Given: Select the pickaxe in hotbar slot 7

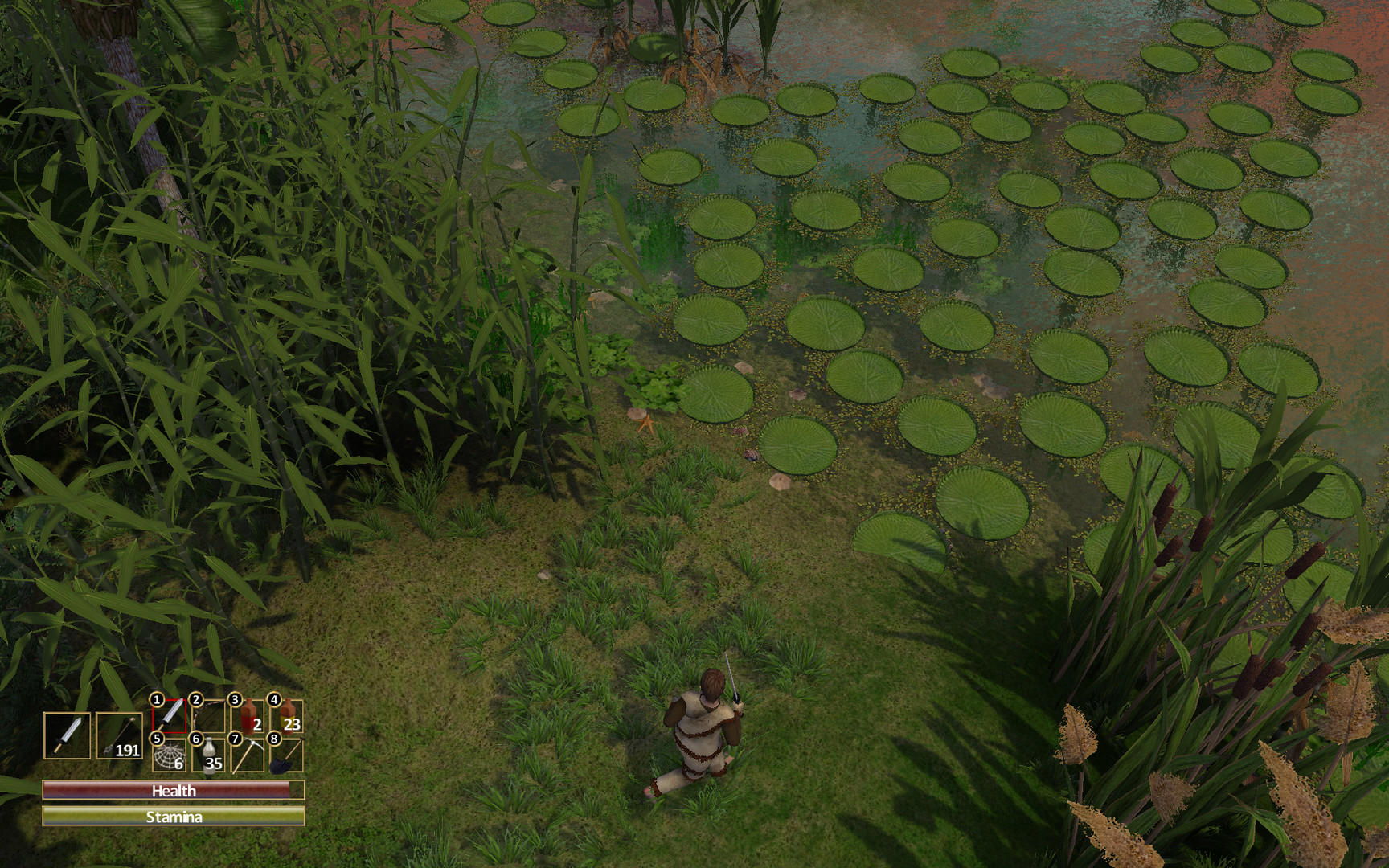Looking at the screenshot, I should (x=247, y=756).
